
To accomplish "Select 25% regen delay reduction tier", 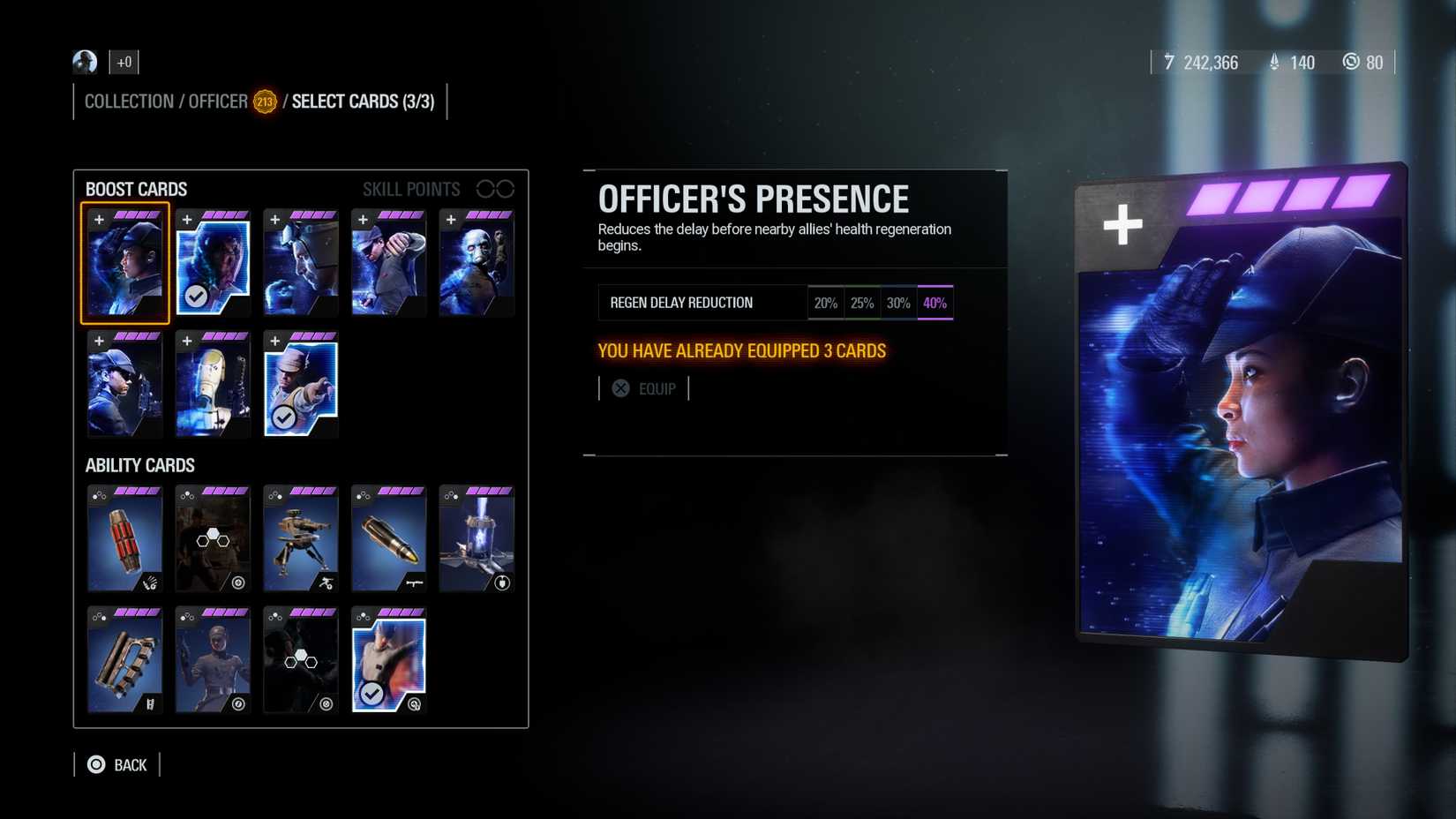I will [x=862, y=303].
